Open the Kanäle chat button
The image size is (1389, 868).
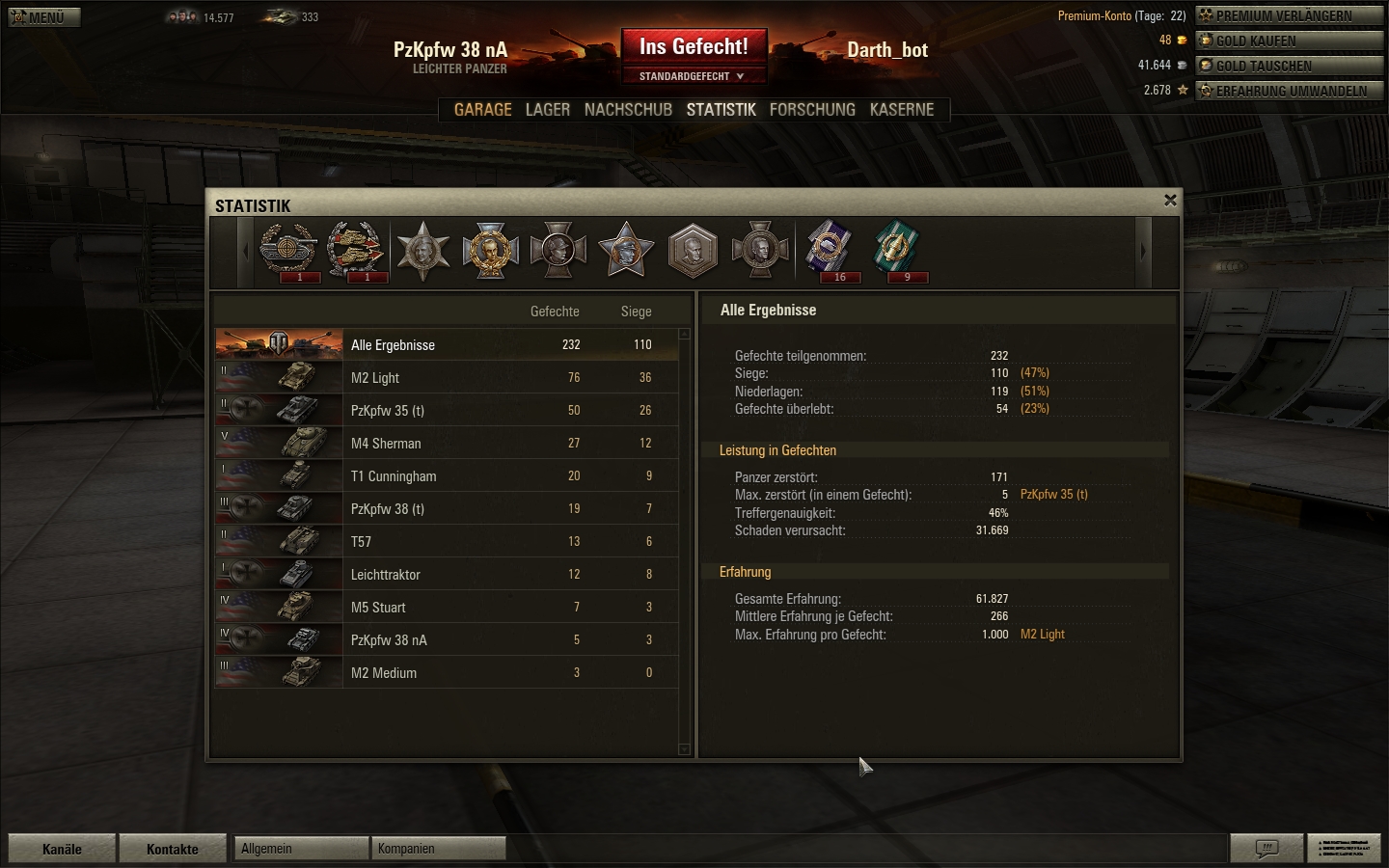(x=62, y=849)
